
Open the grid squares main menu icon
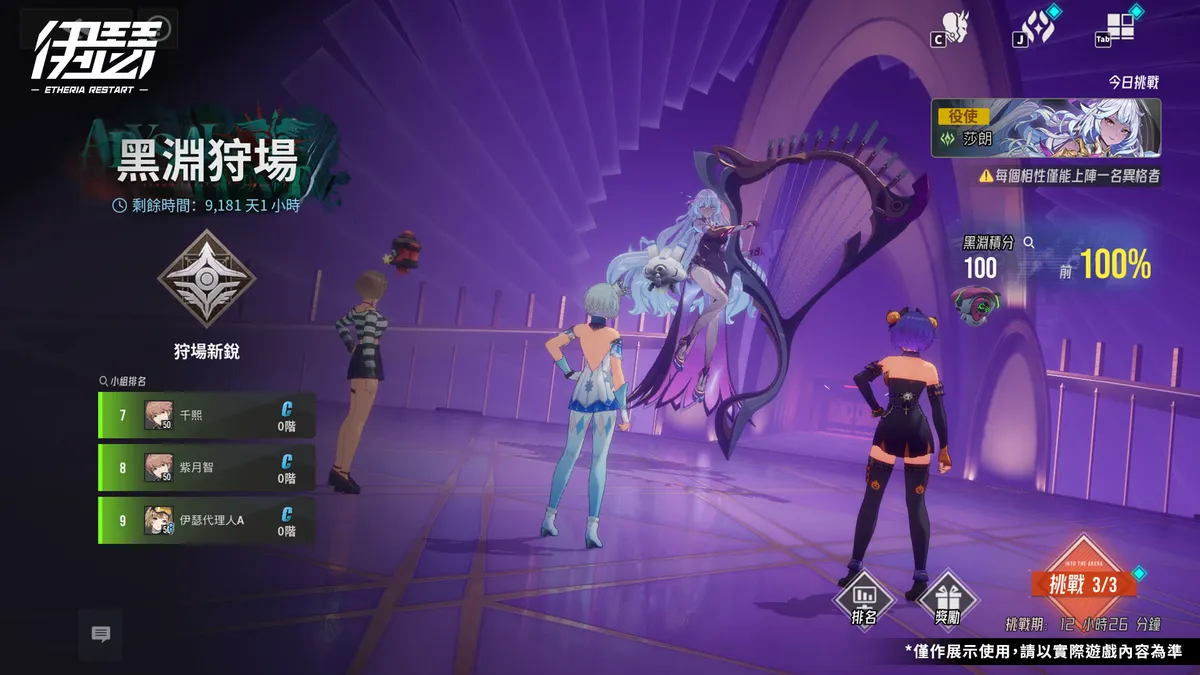(1119, 27)
